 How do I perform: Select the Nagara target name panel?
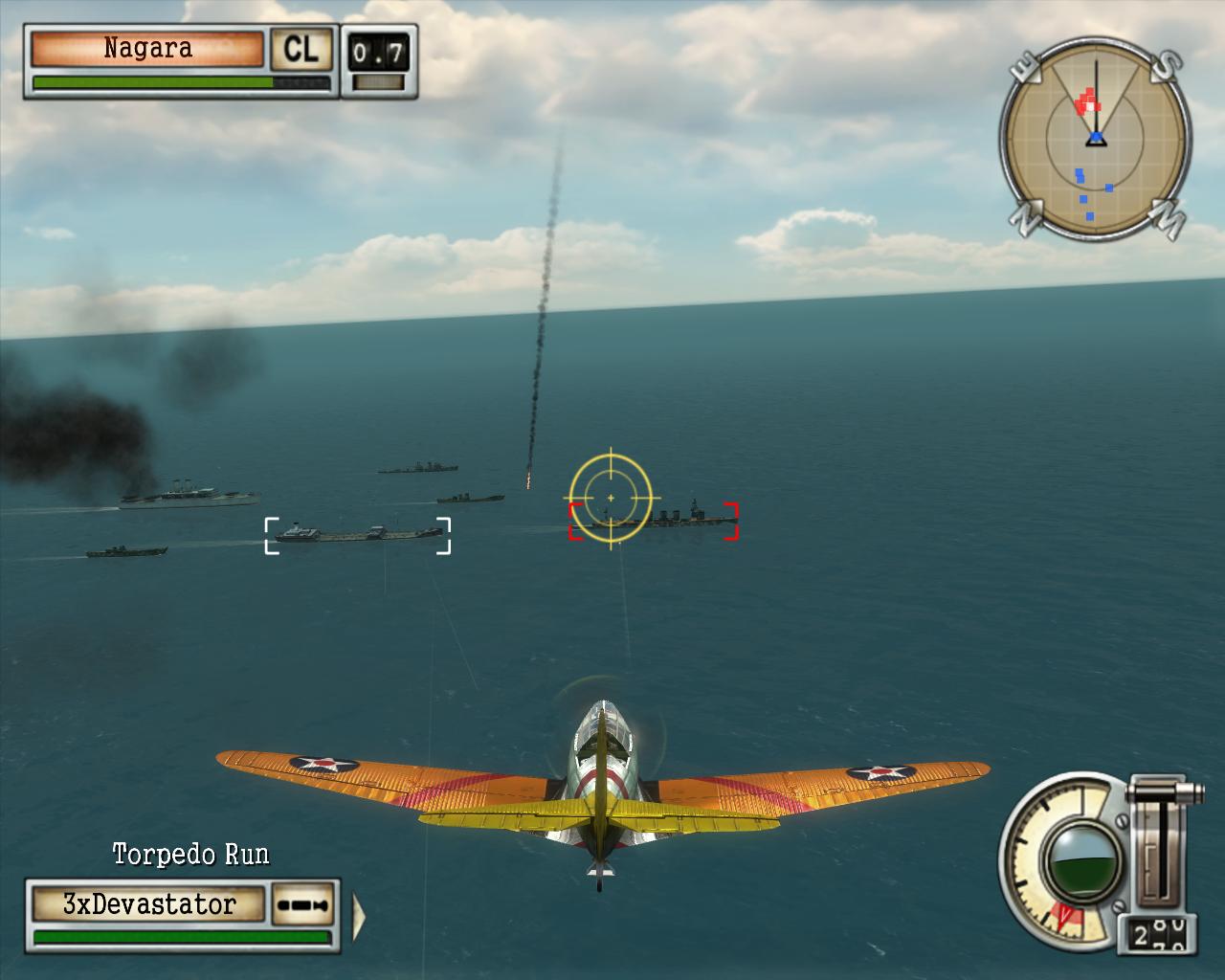[147, 49]
